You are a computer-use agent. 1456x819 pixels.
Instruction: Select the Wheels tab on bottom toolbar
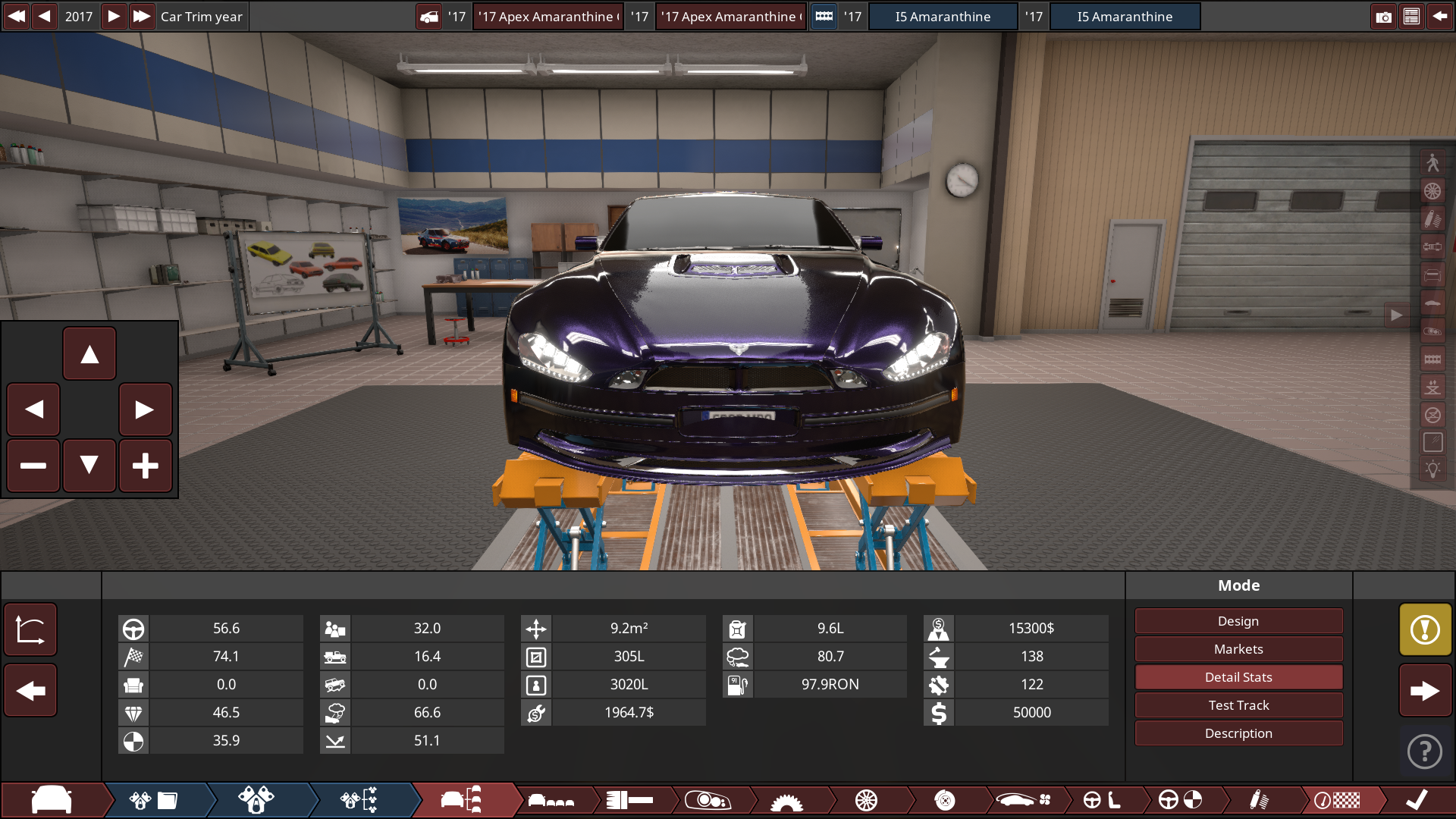coord(867,800)
